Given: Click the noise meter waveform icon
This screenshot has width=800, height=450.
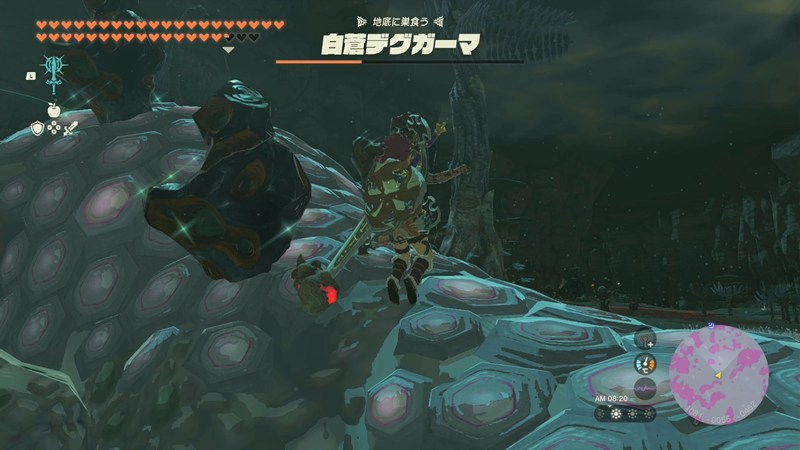Looking at the screenshot, I should click(x=645, y=387).
